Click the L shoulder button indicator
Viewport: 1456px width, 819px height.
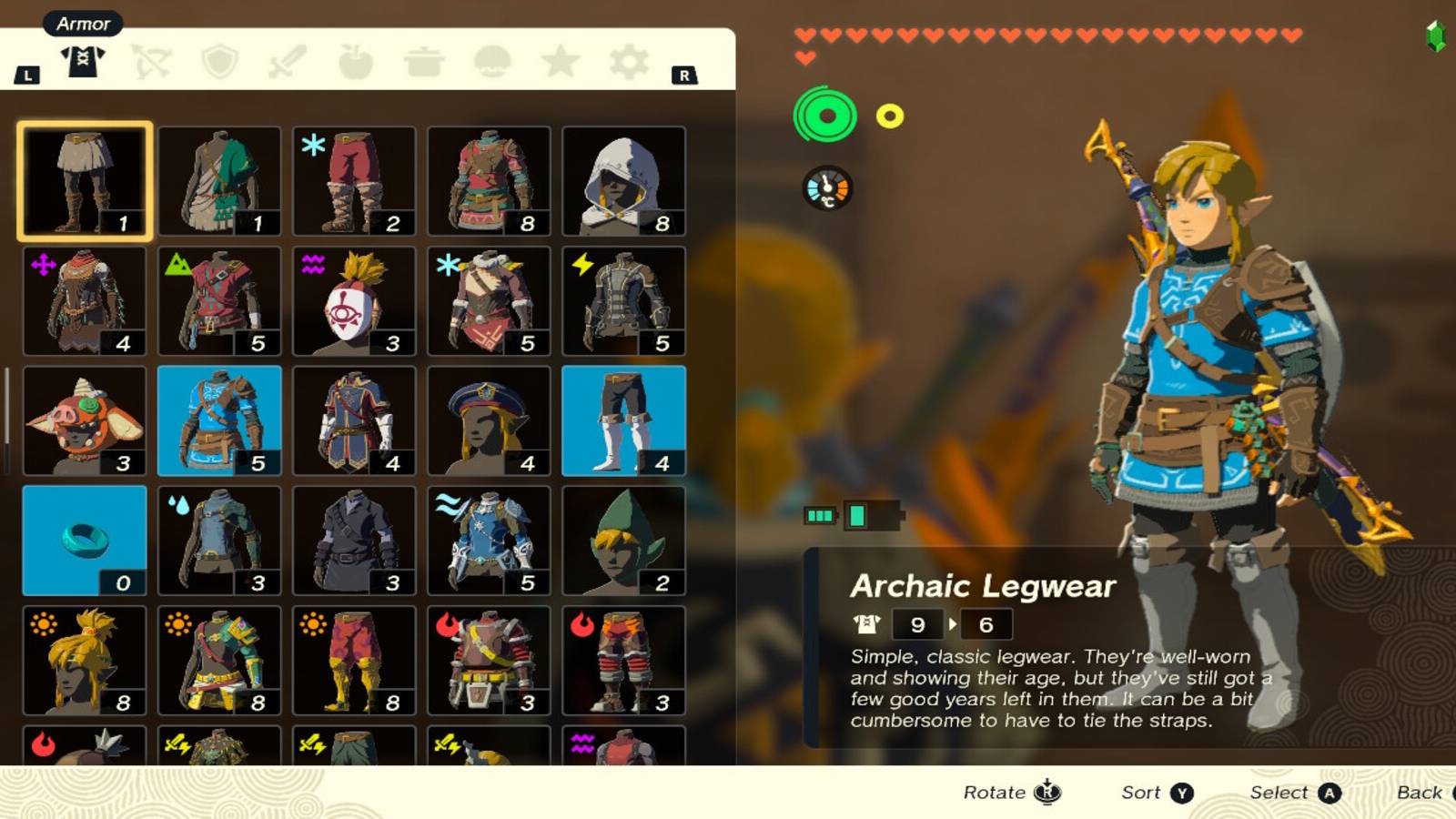tap(28, 75)
